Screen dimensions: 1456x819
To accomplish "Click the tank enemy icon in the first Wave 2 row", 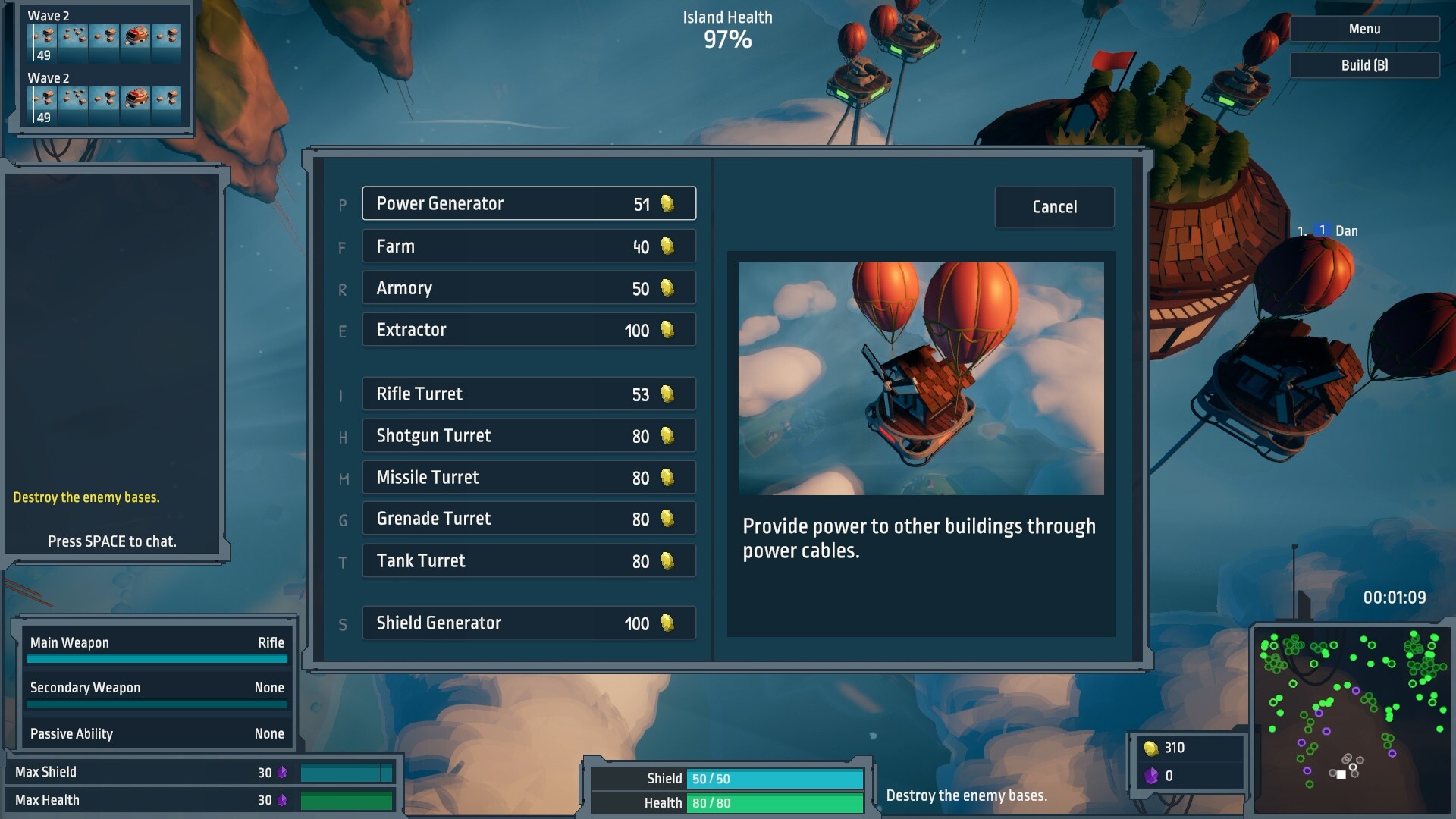I will 135,35.
